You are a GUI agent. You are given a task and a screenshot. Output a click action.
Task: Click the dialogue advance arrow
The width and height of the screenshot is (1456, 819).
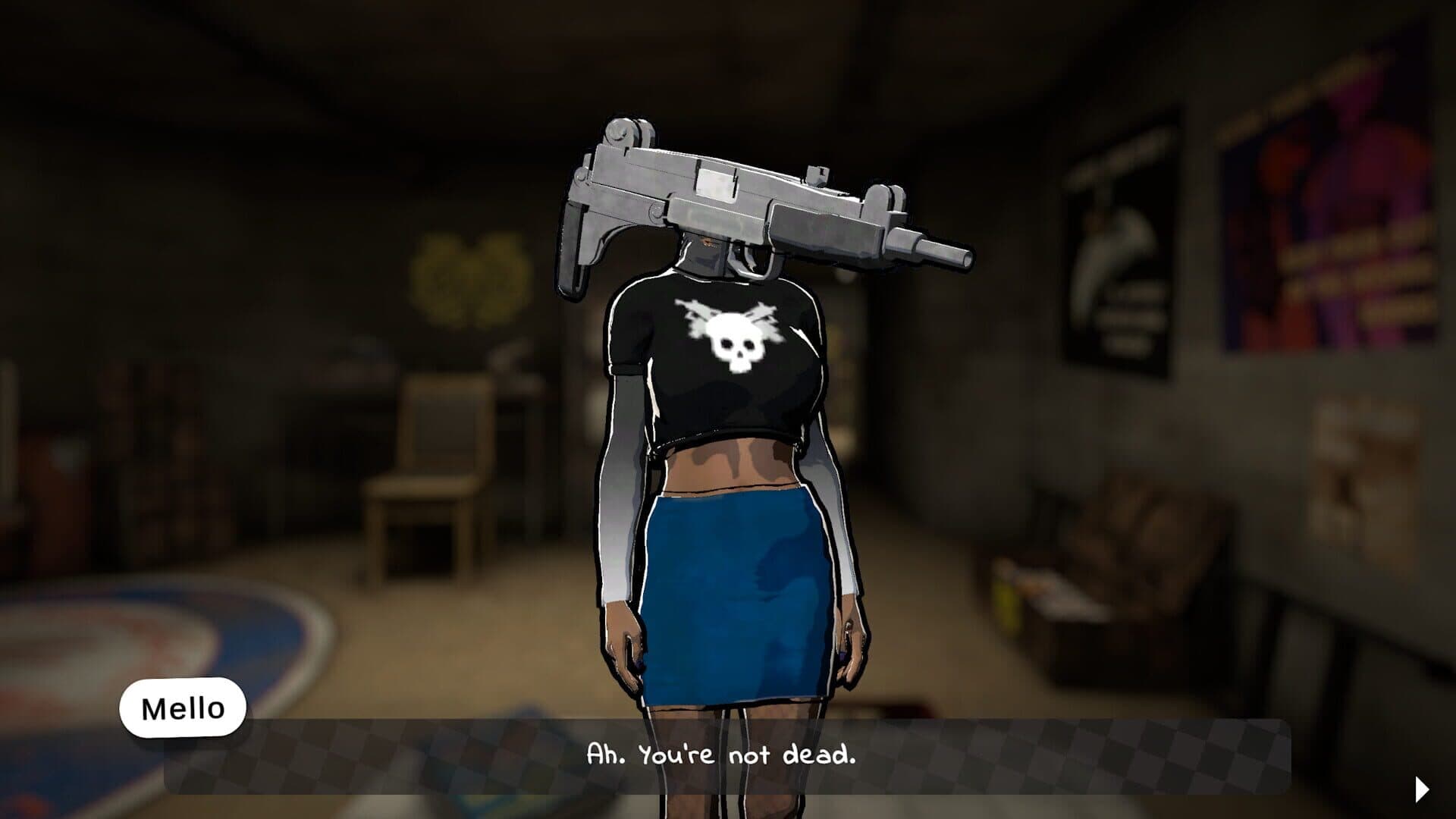(x=1422, y=789)
